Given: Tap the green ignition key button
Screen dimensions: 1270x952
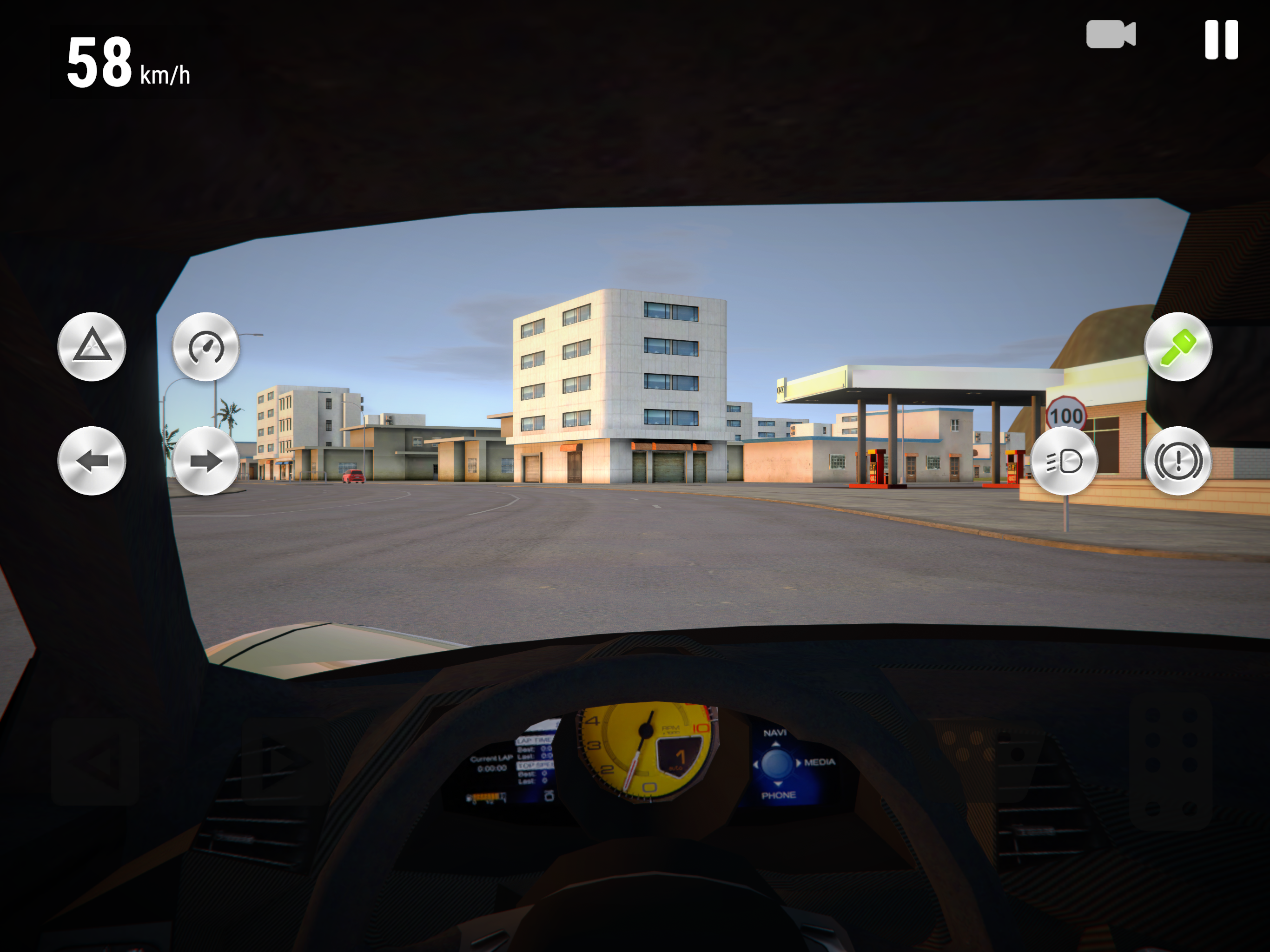Looking at the screenshot, I should tap(1177, 346).
